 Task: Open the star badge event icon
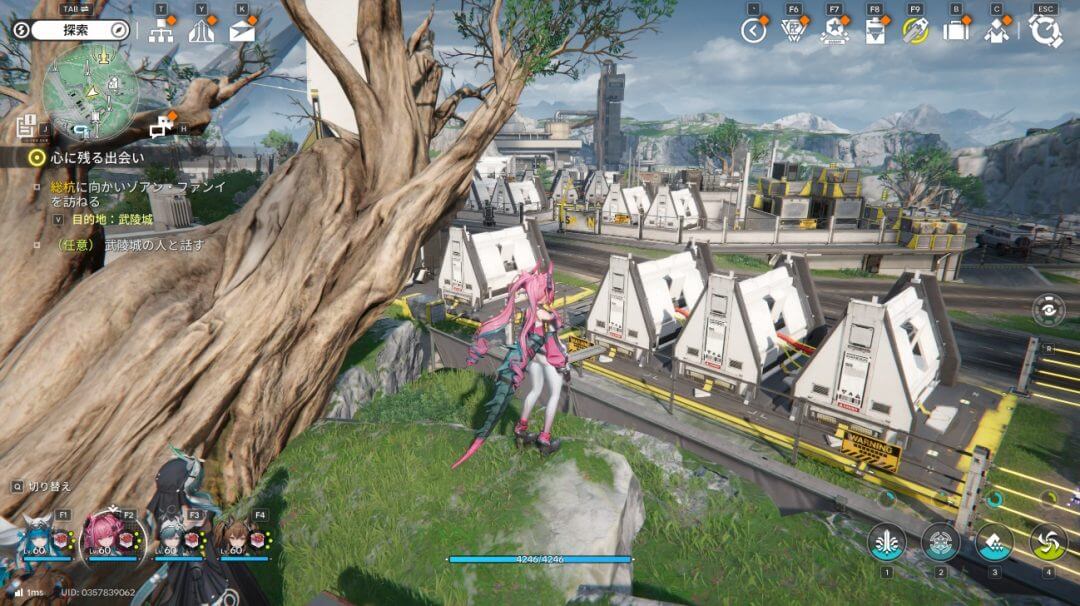[x=834, y=31]
